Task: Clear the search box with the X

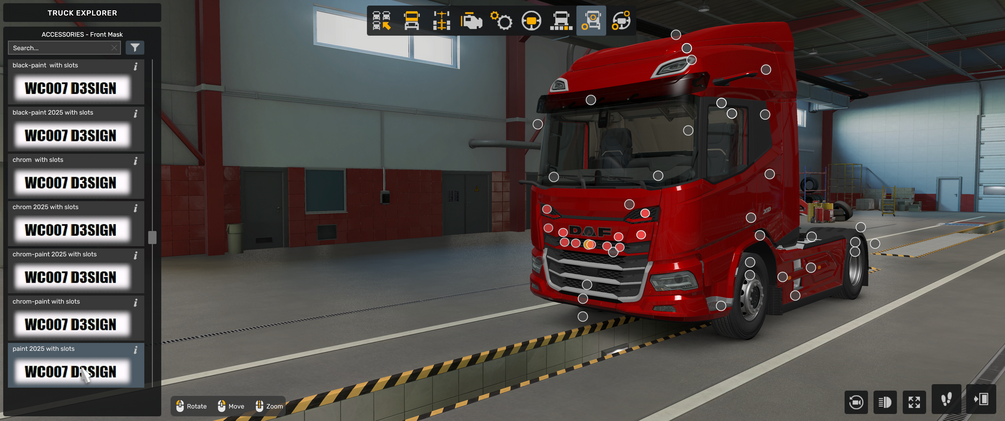Action: tap(114, 47)
